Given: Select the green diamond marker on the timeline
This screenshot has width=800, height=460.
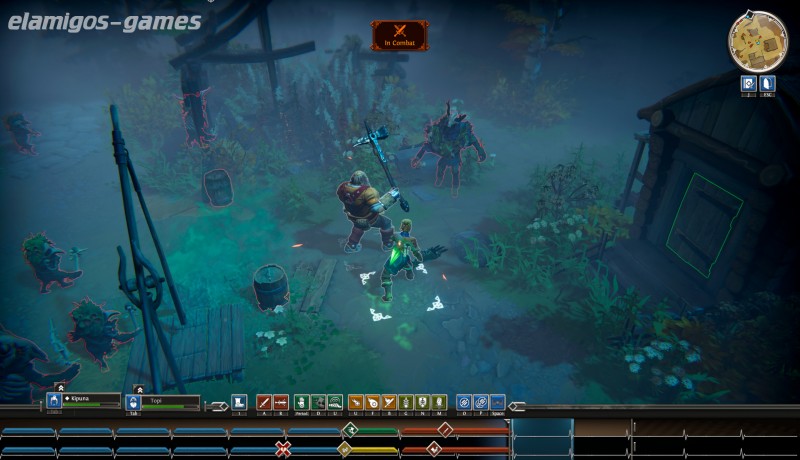Looking at the screenshot, I should point(349,429).
